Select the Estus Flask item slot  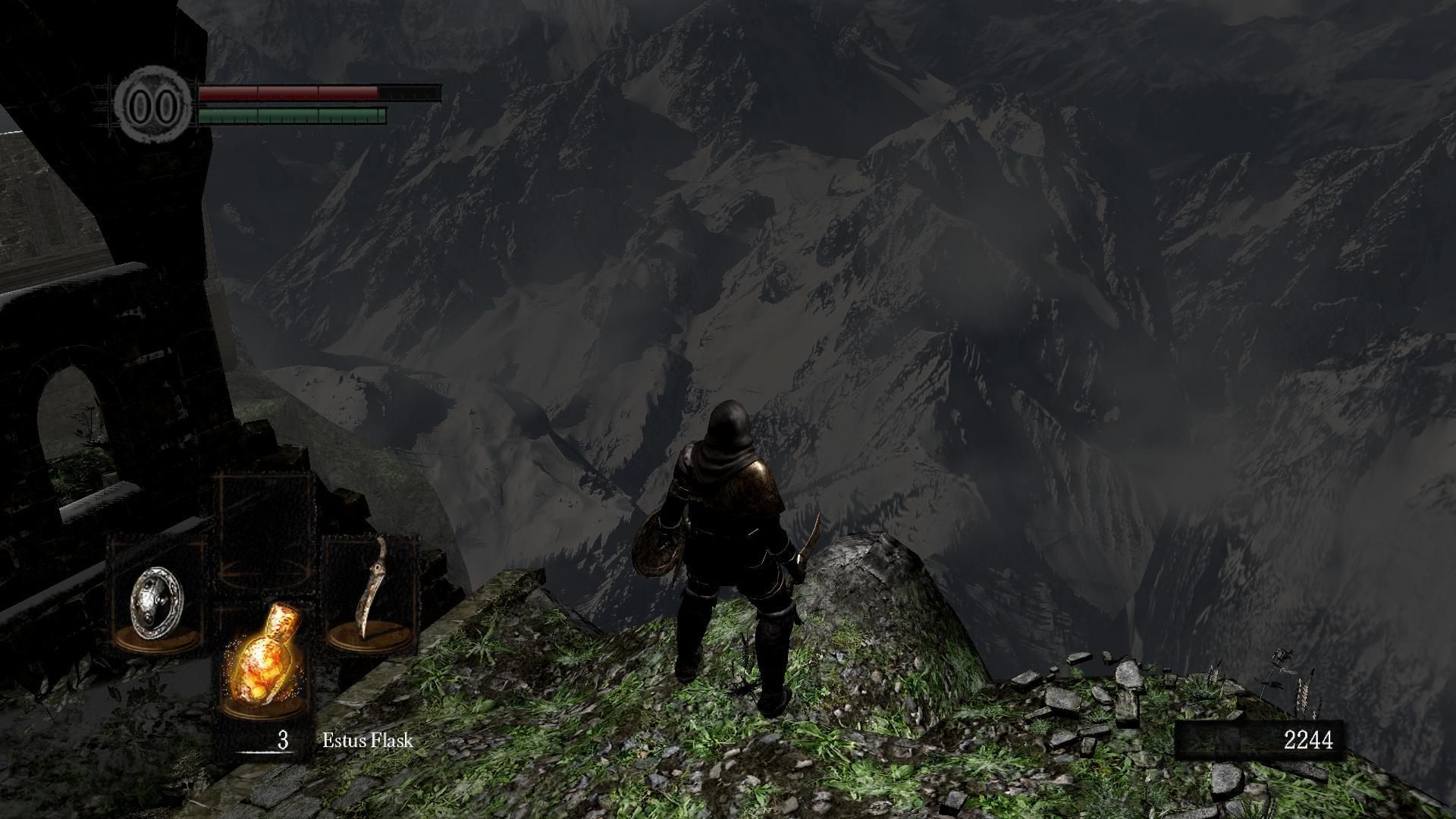[263, 660]
